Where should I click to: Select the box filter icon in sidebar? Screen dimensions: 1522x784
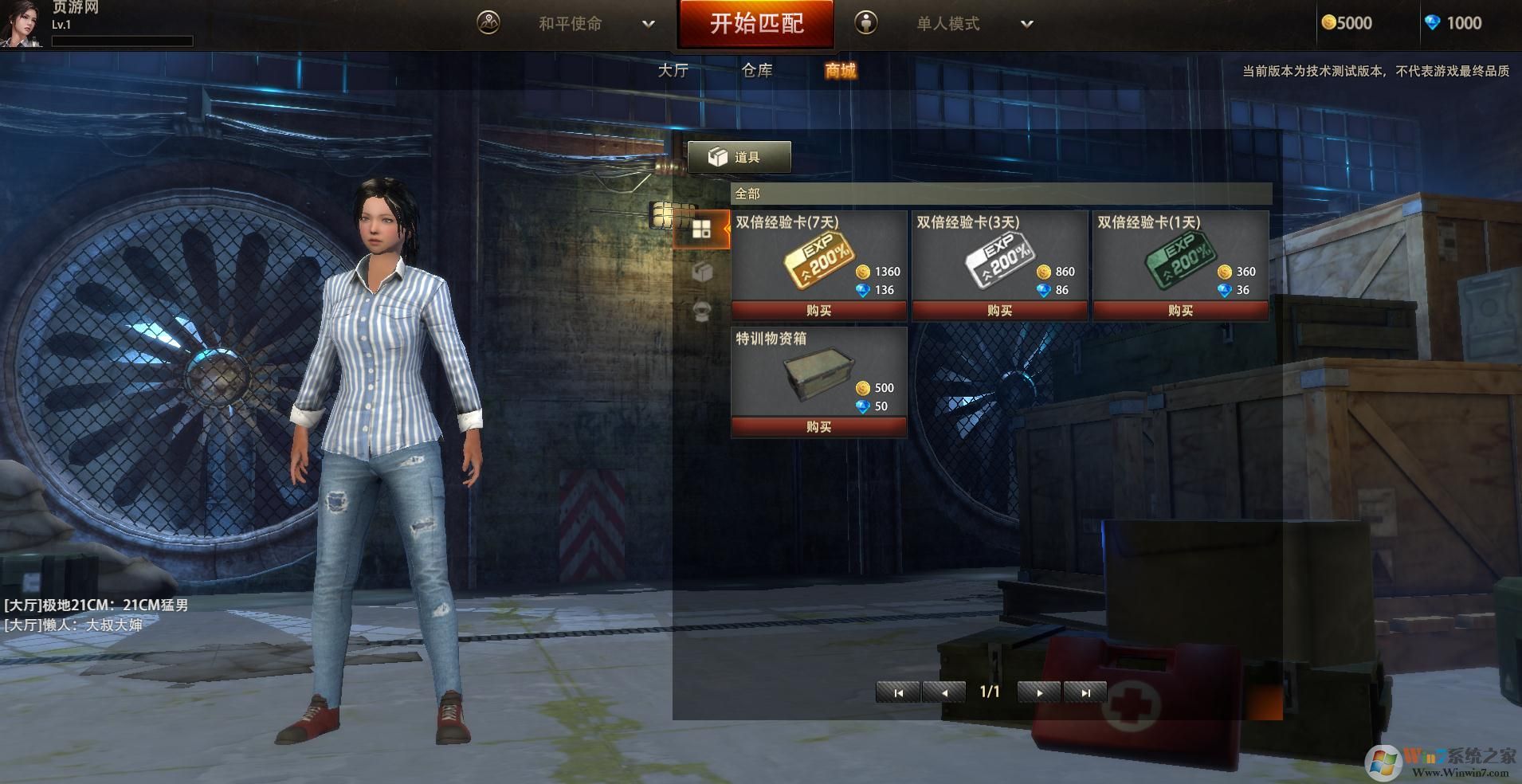point(701,272)
